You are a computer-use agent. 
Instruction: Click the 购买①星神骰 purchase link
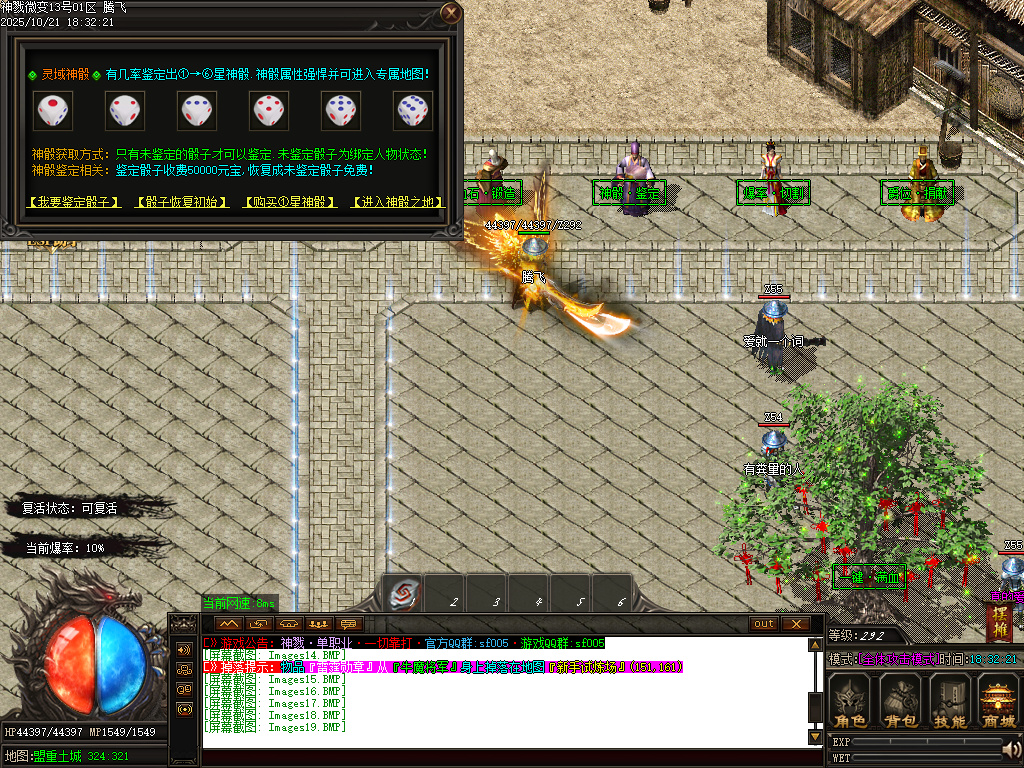(x=289, y=202)
